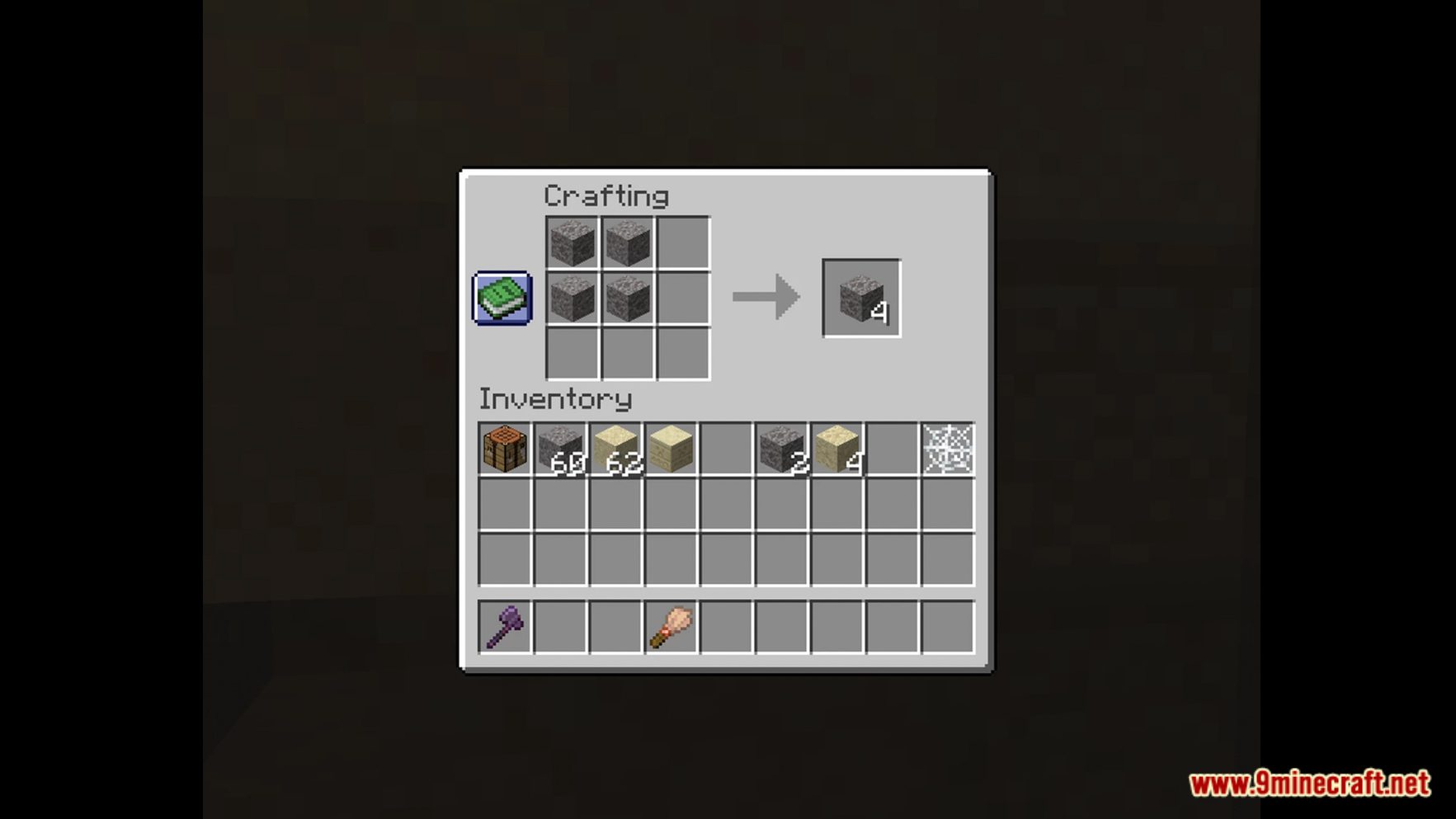Take the crafted cobblestone output

(860, 299)
